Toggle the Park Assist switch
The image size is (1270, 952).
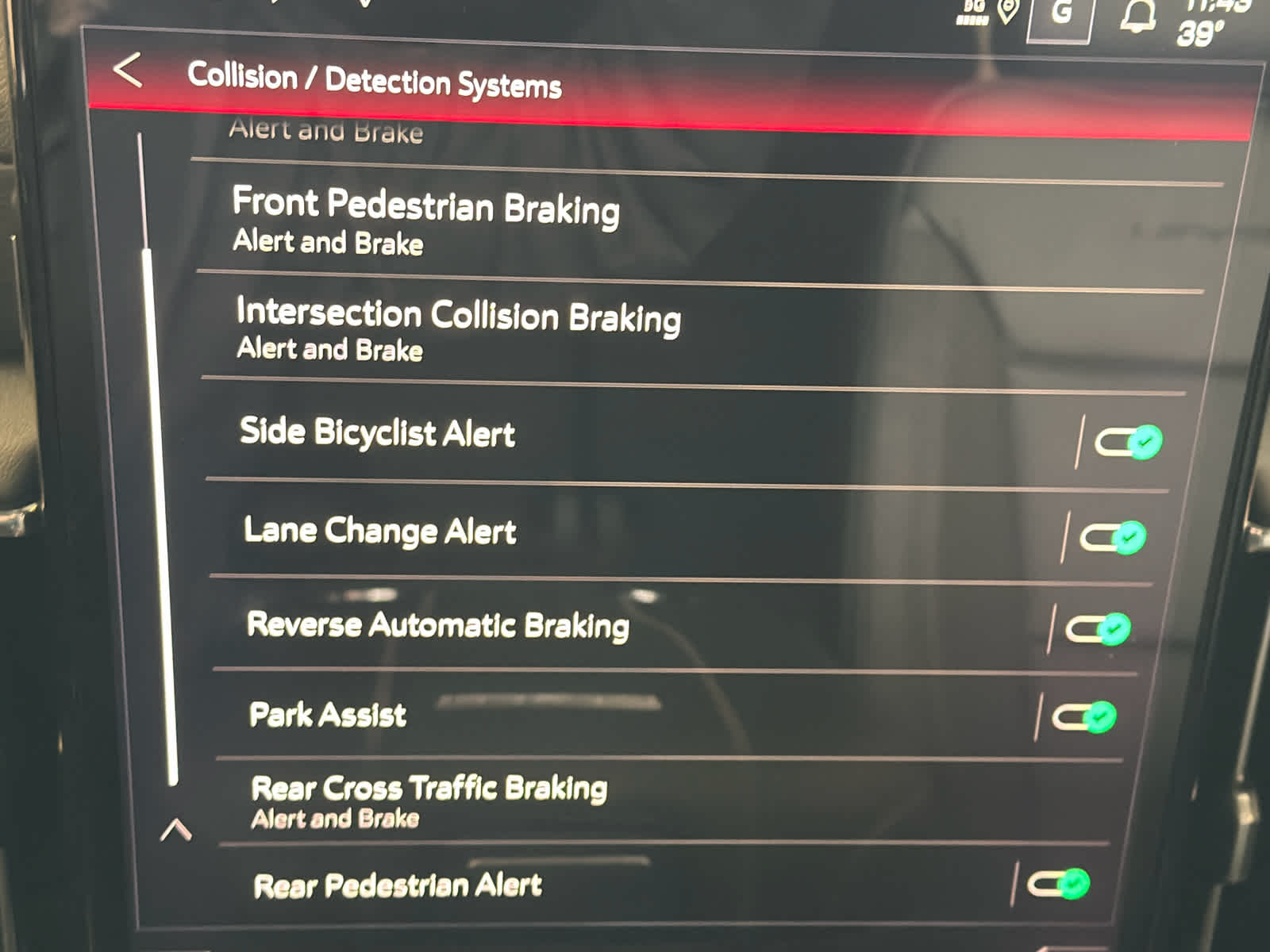tap(1084, 717)
